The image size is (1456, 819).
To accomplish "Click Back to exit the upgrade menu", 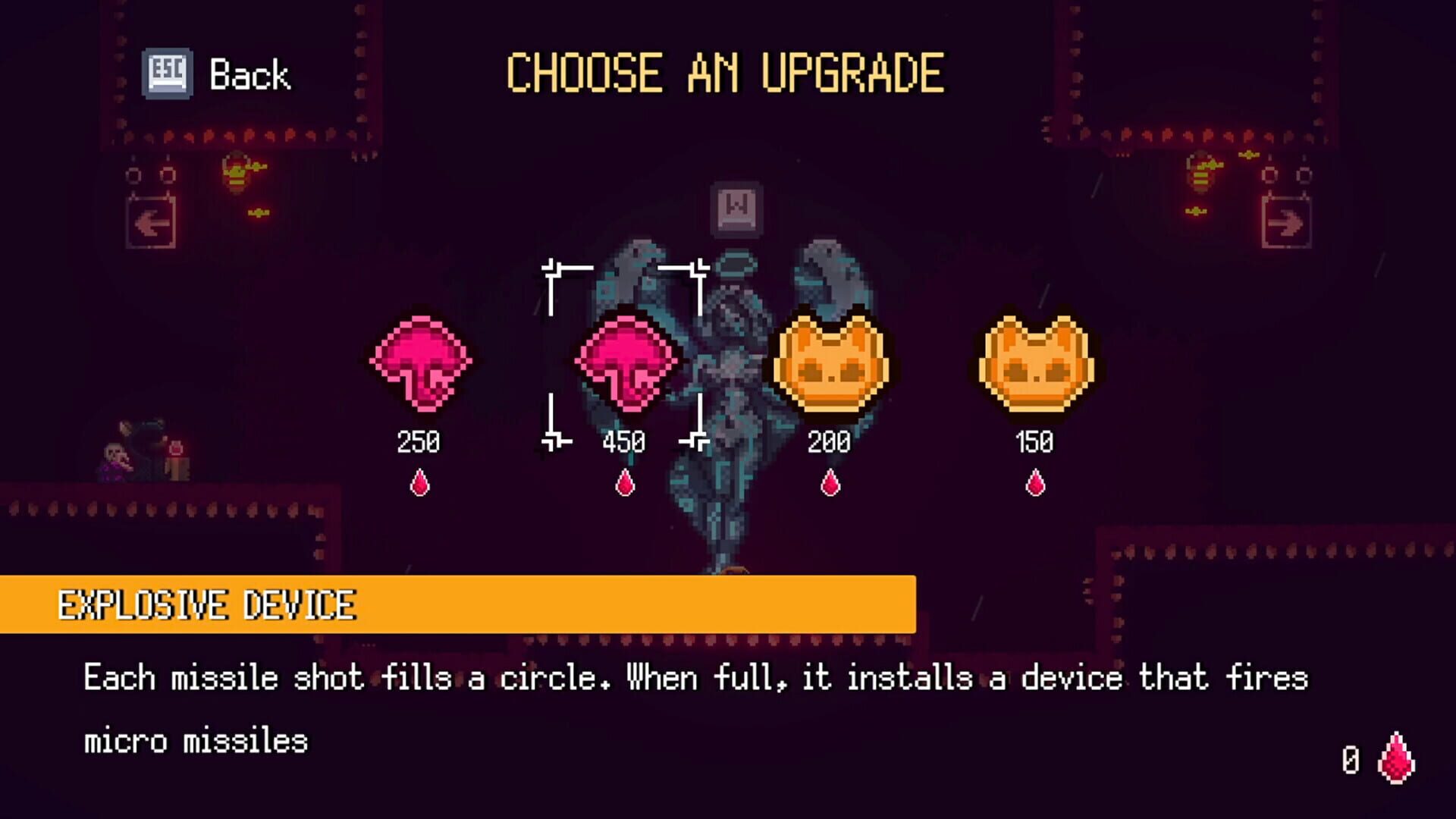I will click(x=250, y=74).
